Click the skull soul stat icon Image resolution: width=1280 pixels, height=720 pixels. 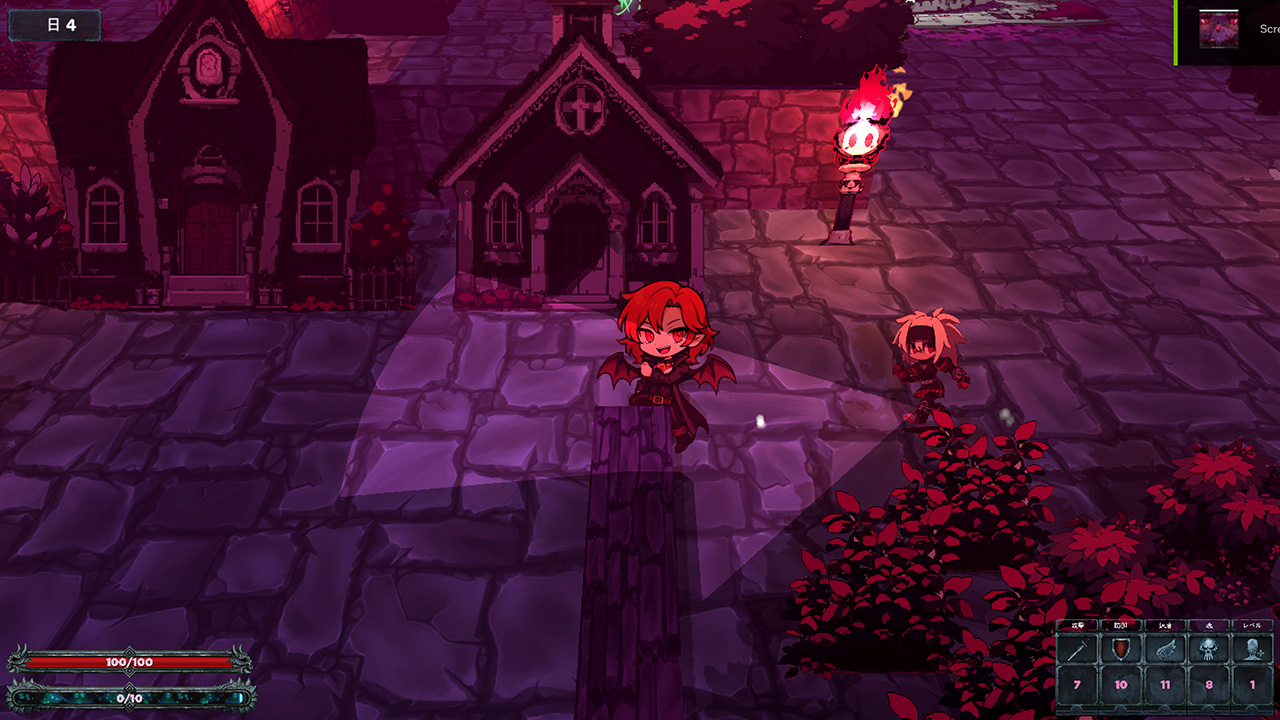coord(1208,649)
